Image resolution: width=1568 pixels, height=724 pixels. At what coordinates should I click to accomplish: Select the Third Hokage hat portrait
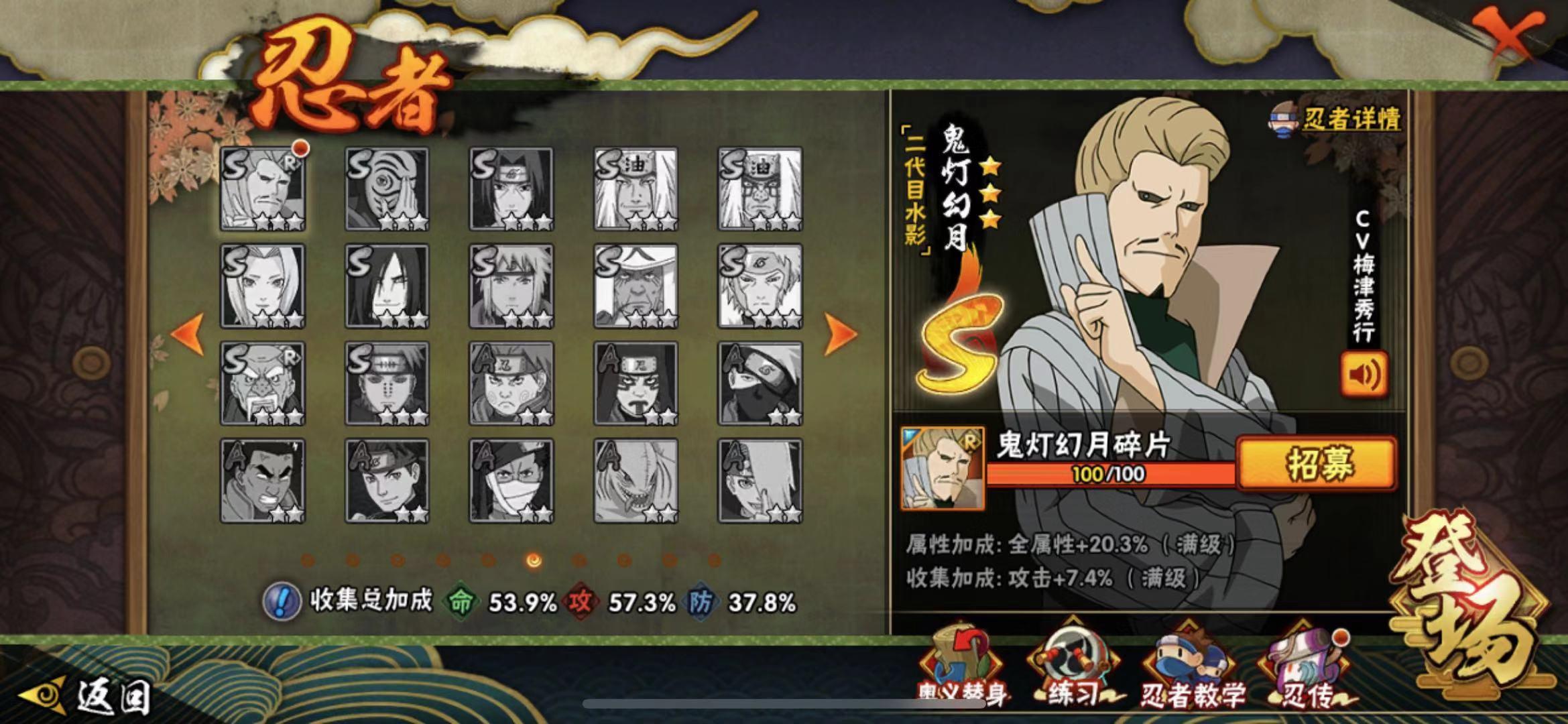click(x=636, y=286)
